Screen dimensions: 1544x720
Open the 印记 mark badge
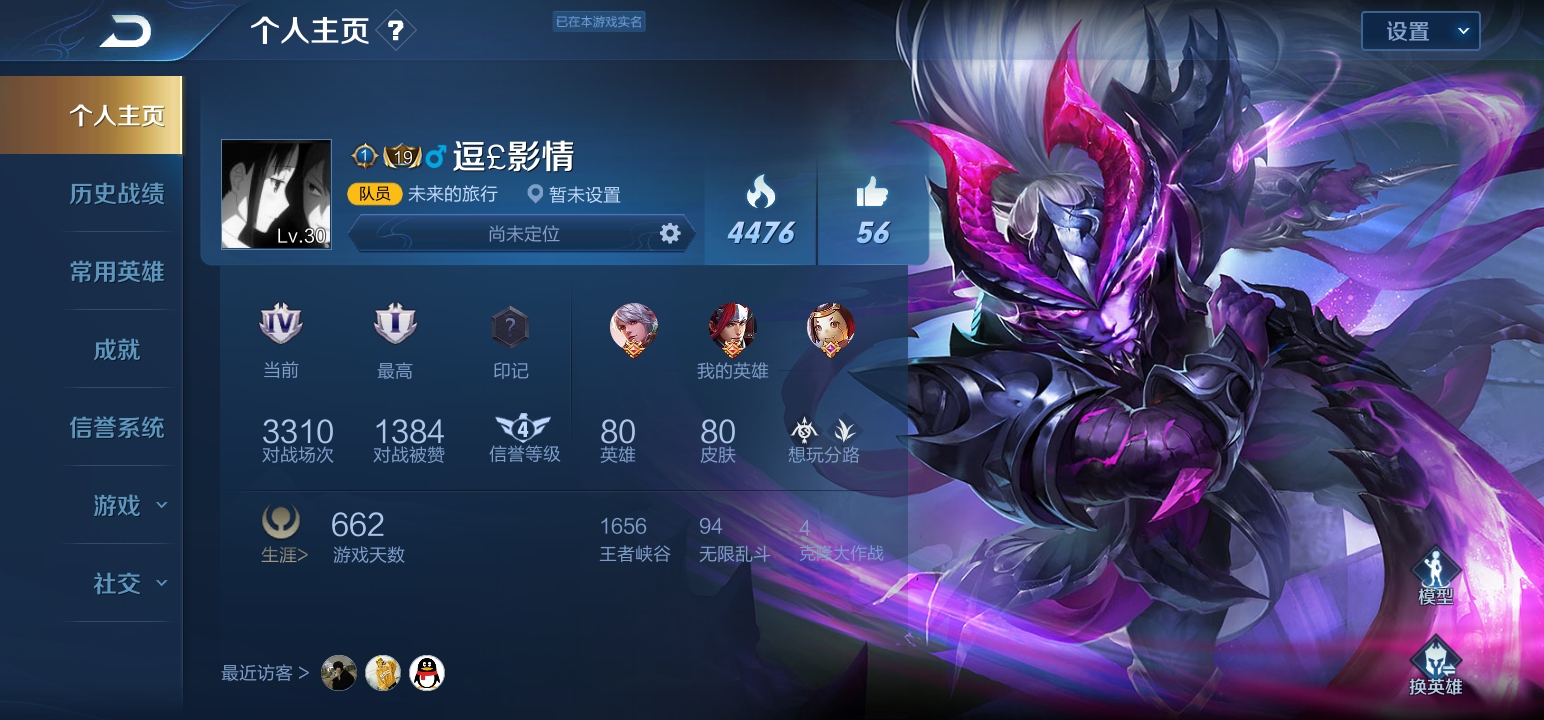tap(510, 328)
